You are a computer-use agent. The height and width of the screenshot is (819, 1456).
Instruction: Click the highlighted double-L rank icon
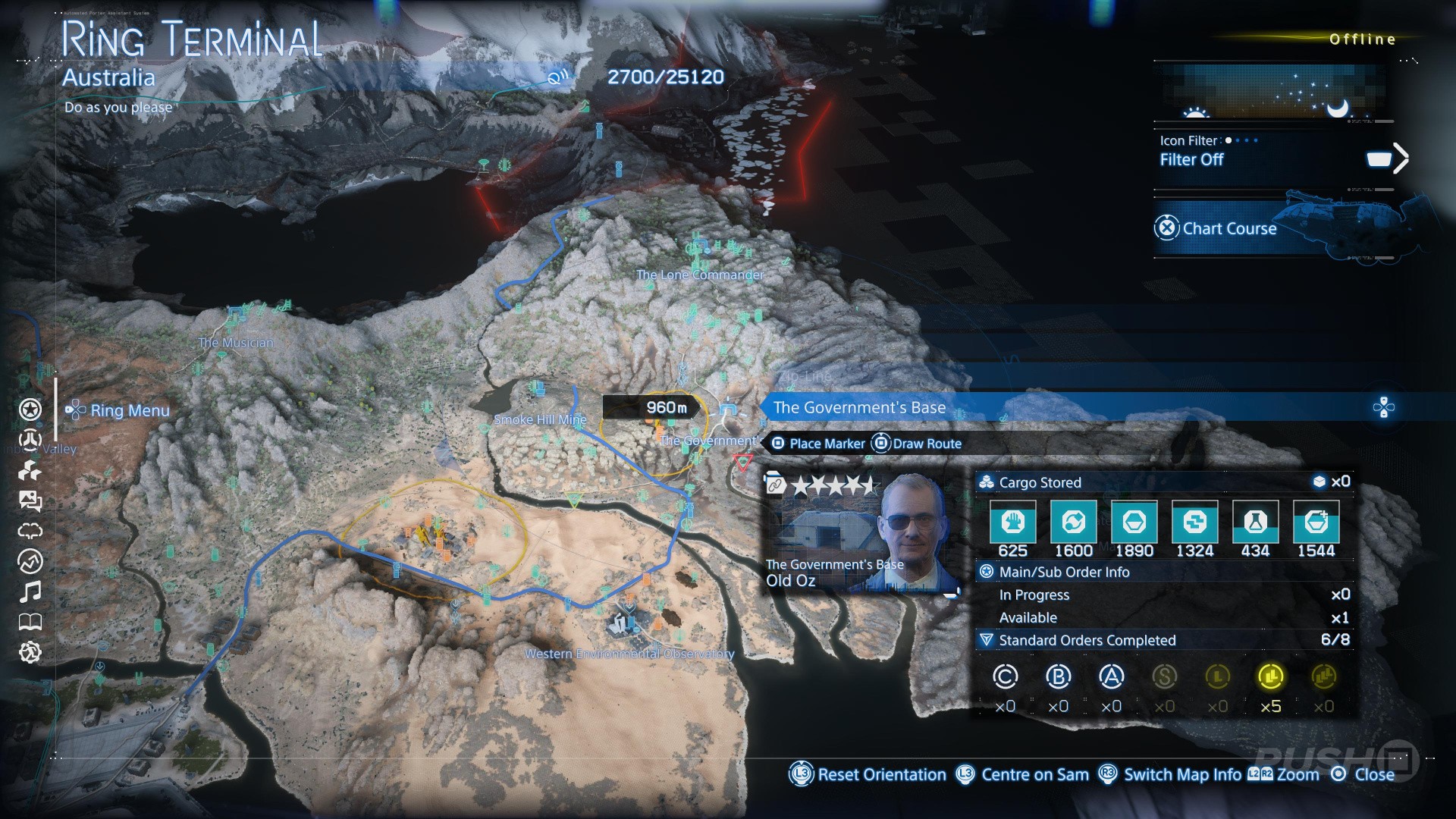pyautogui.click(x=1270, y=676)
